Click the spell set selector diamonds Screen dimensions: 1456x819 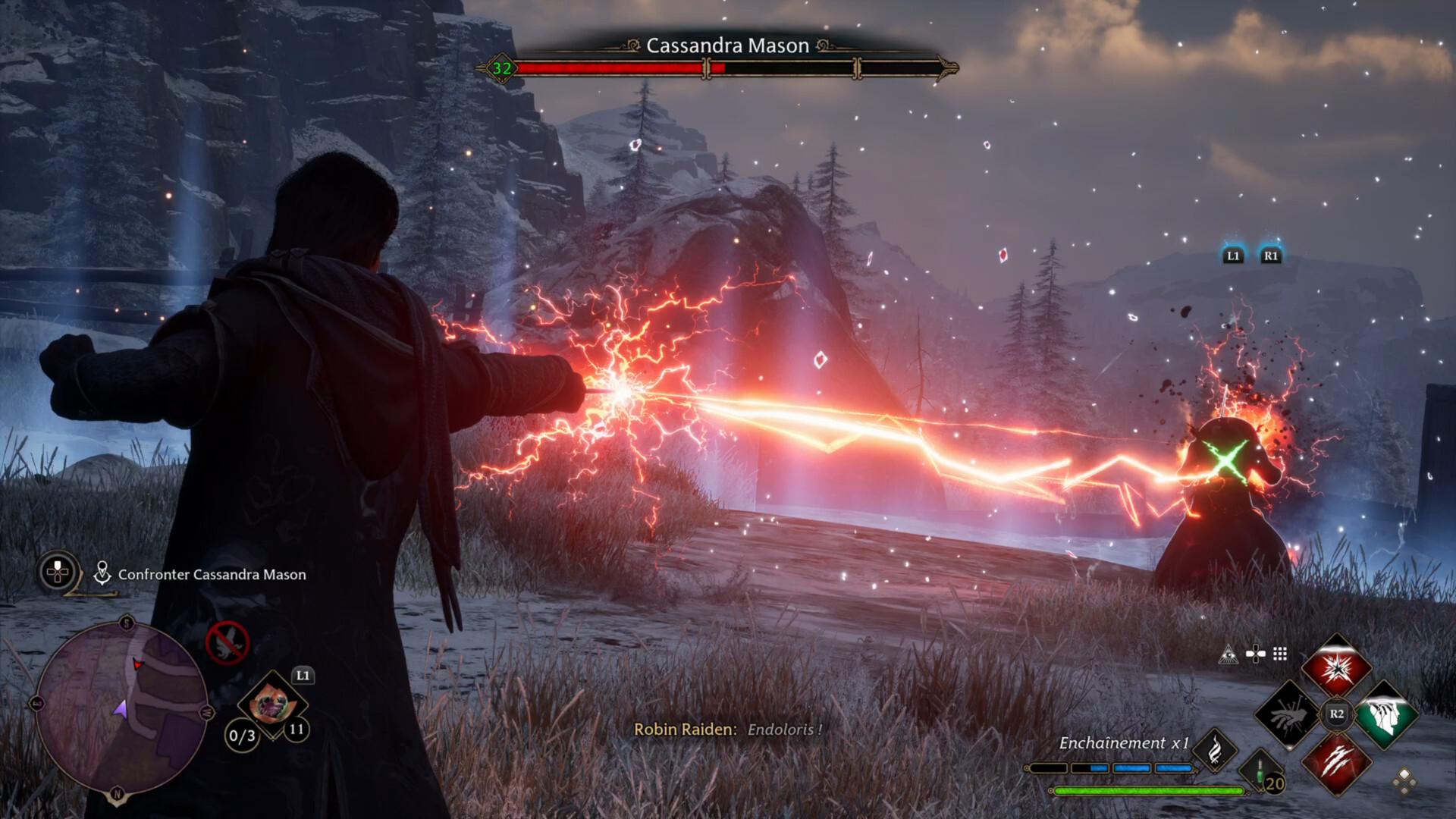tap(1404, 781)
